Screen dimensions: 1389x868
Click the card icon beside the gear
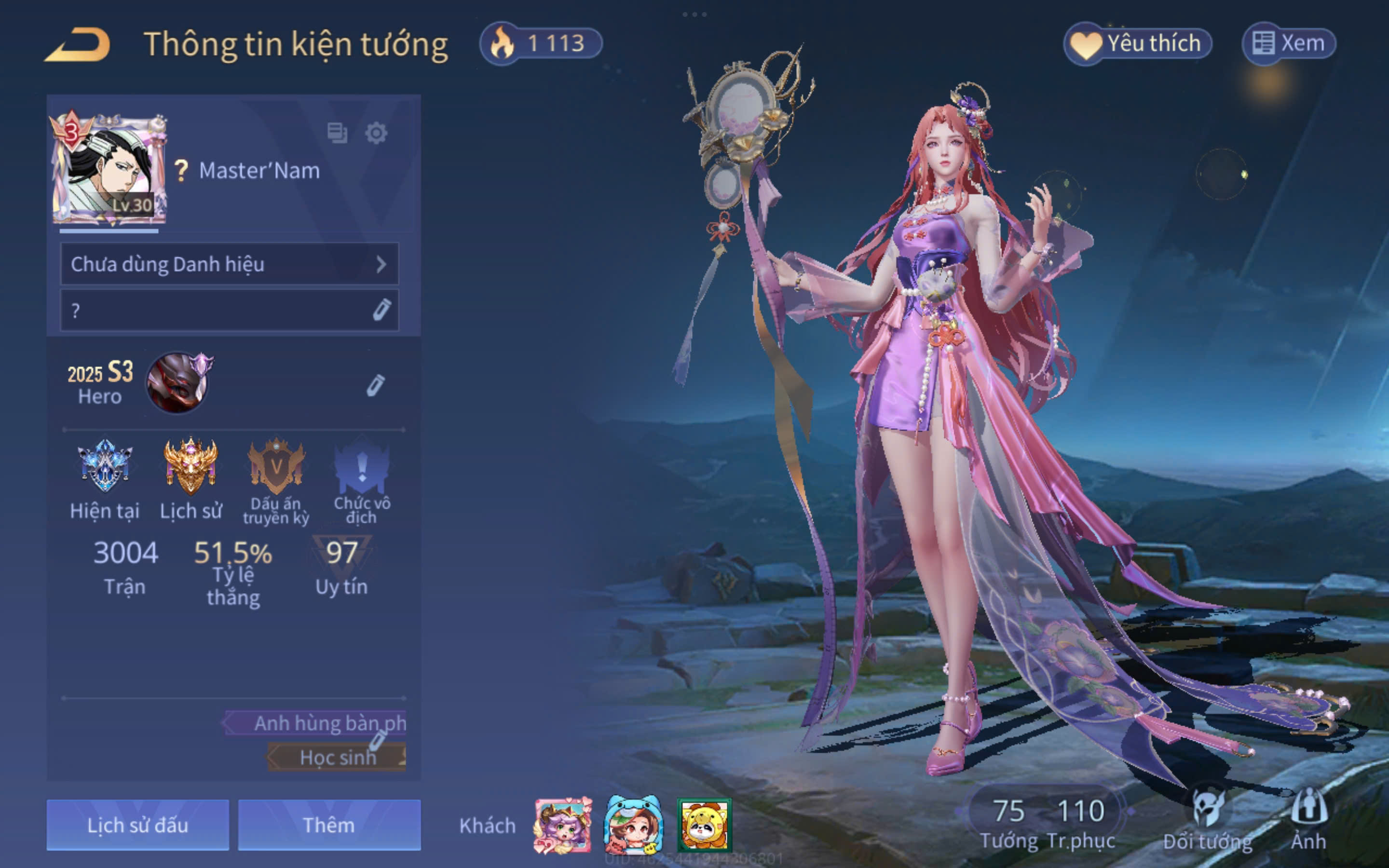[x=337, y=133]
